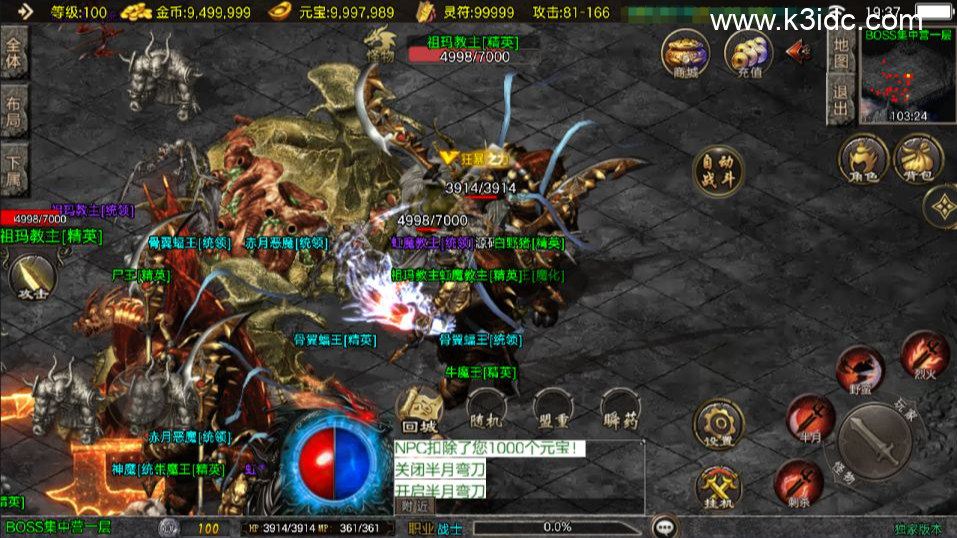Open the 地图 map tab

click(x=842, y=54)
